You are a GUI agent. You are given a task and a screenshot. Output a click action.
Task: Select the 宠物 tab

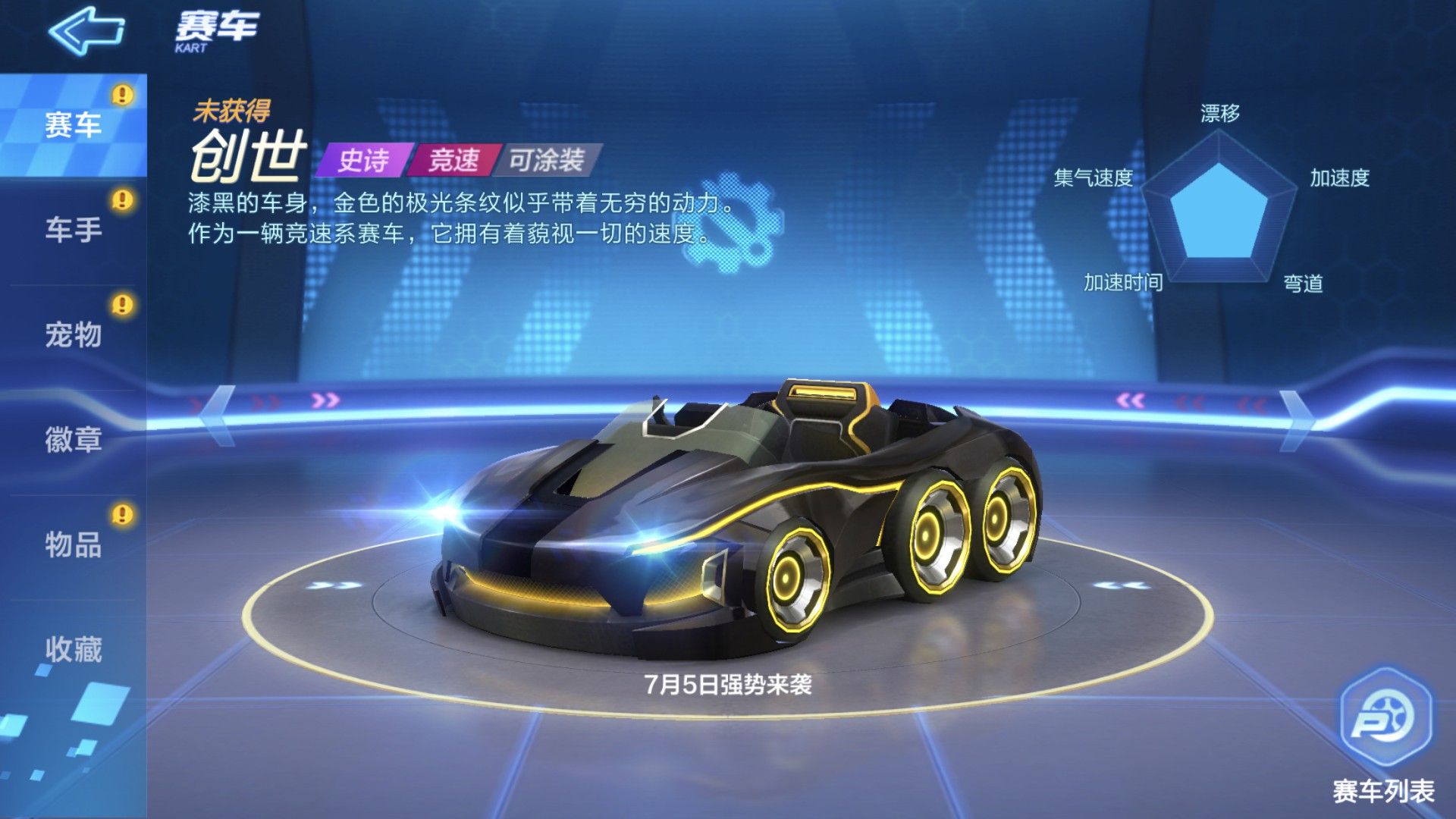click(73, 334)
